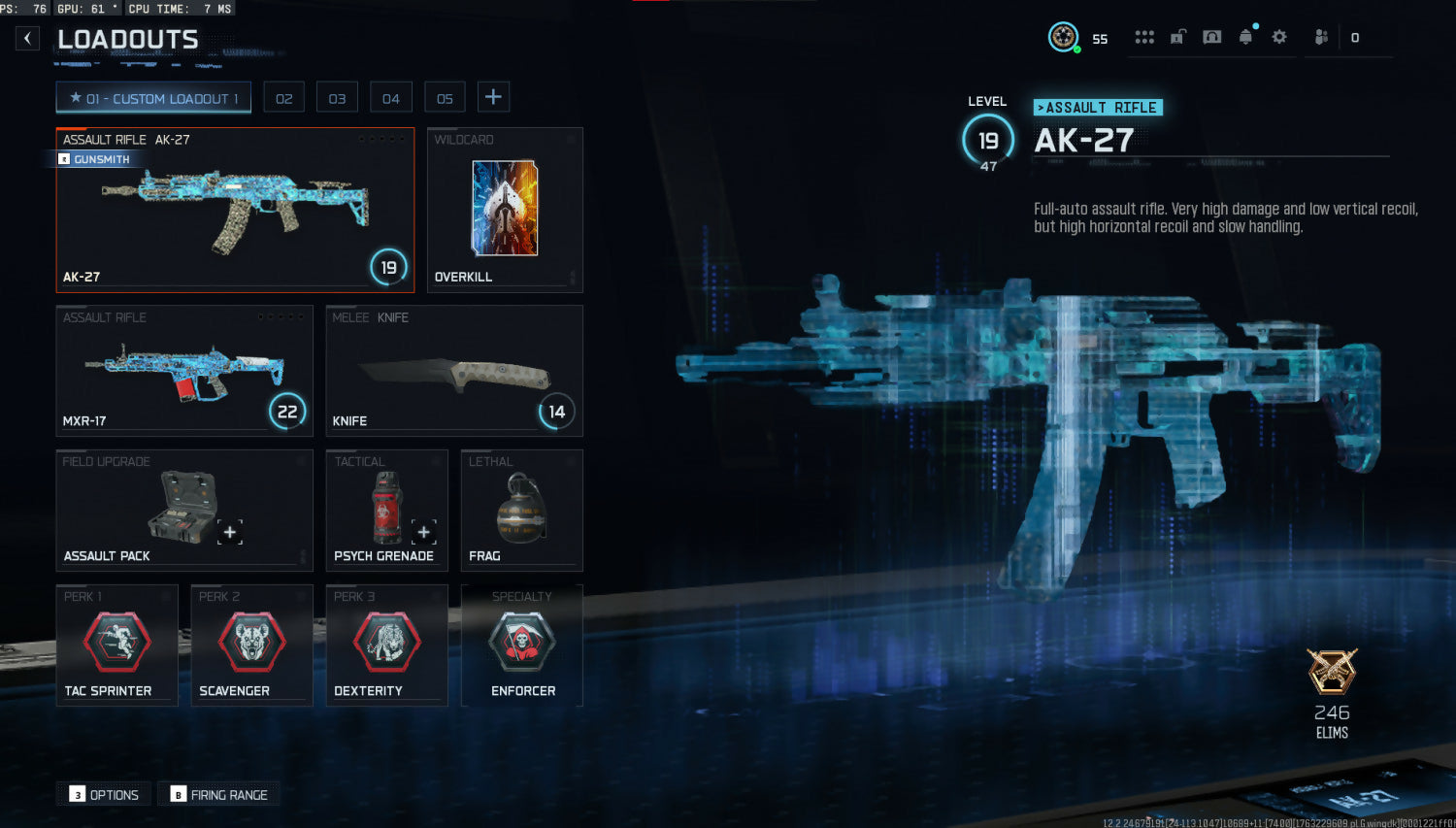This screenshot has height=828, width=1456.
Task: Open the Overkill wildcard slot
Action: tap(505, 210)
